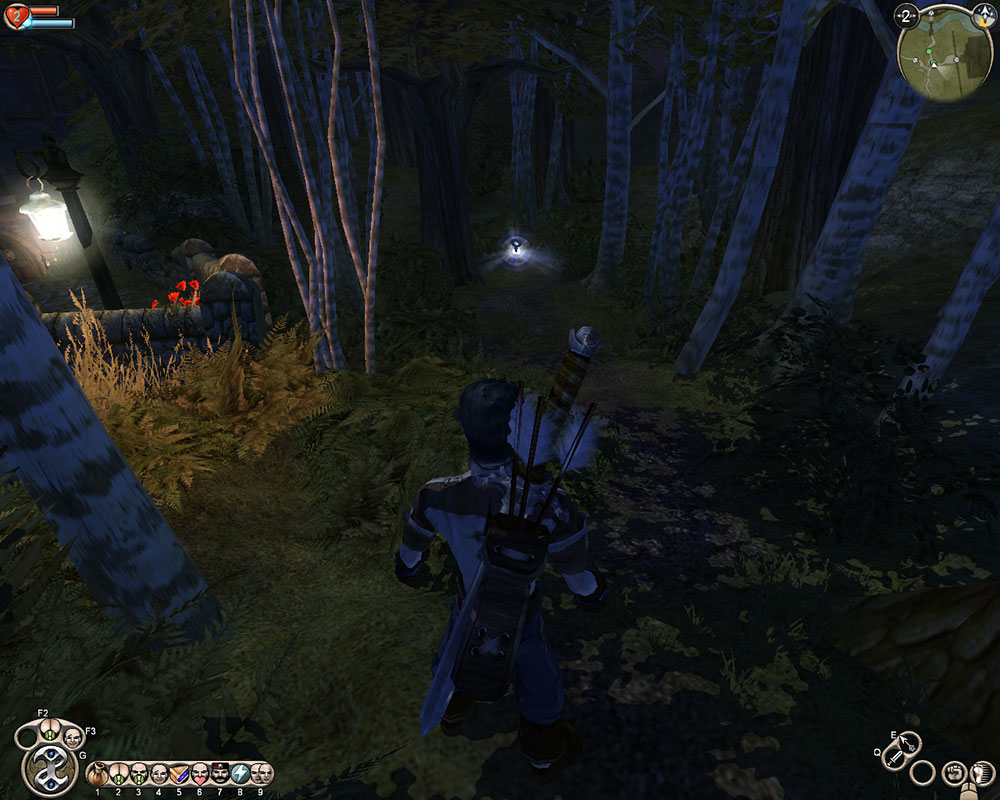Equip the bow and arrow weapon icon
The image size is (1000, 800).
(910, 745)
